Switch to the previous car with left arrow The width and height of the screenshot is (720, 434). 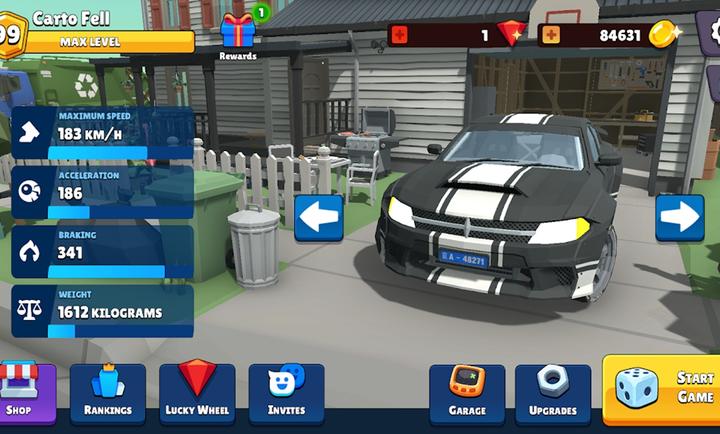(x=318, y=217)
